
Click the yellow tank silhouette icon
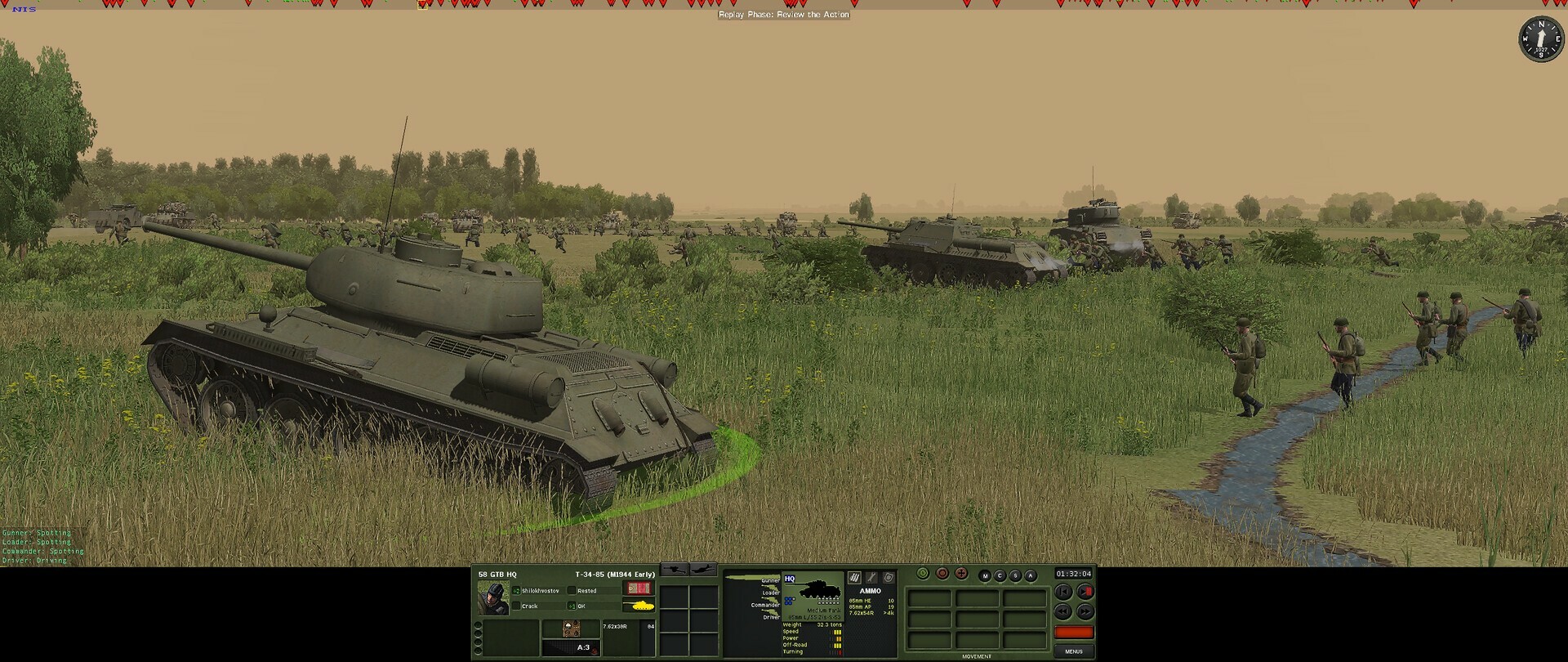[642, 606]
